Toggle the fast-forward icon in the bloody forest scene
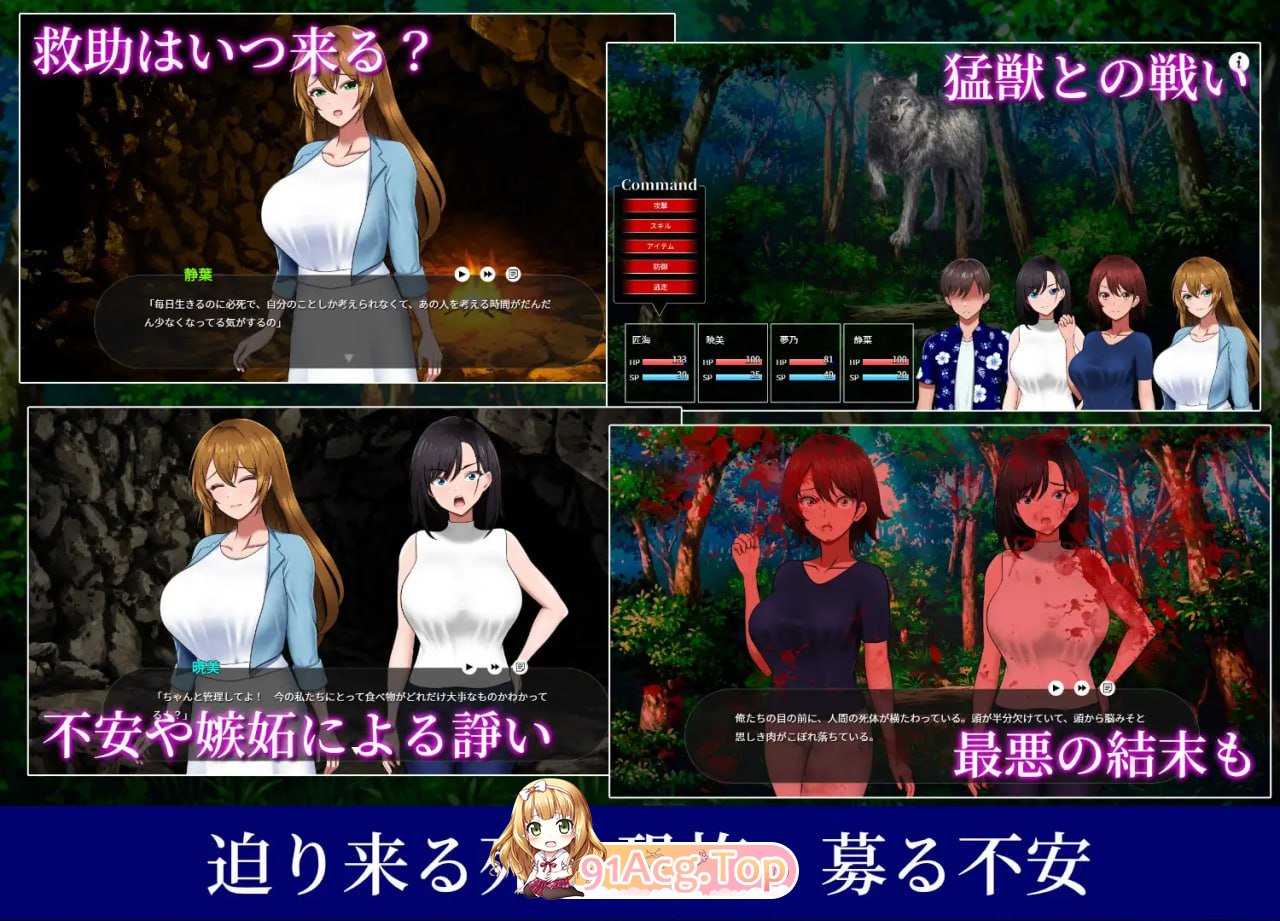Viewport: 1280px width, 921px height. tap(1081, 687)
